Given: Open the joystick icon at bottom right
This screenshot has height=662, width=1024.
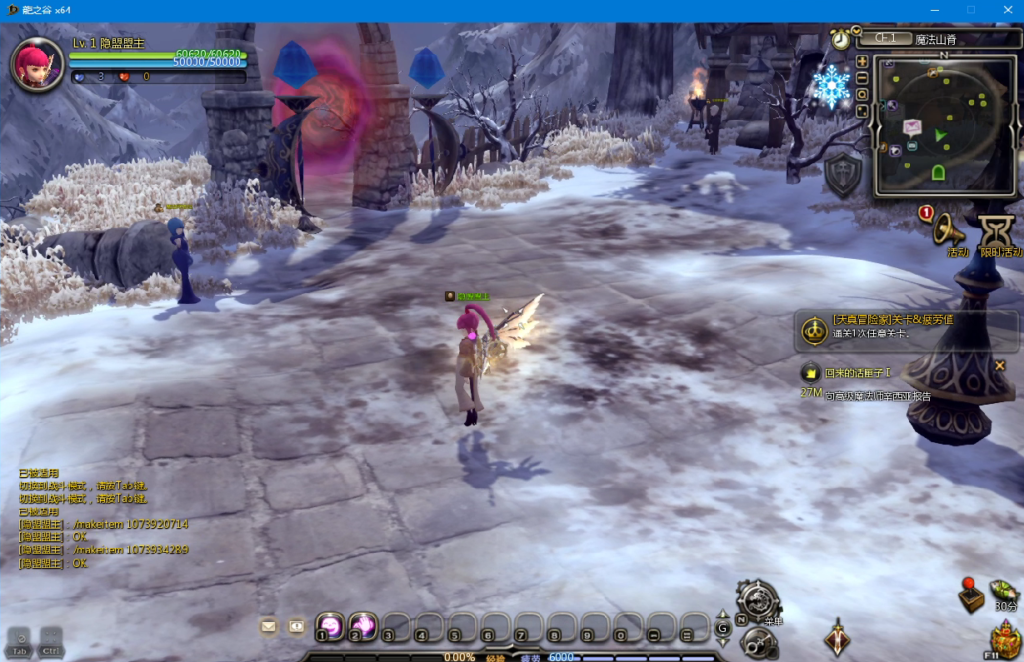Looking at the screenshot, I should coord(970,595).
